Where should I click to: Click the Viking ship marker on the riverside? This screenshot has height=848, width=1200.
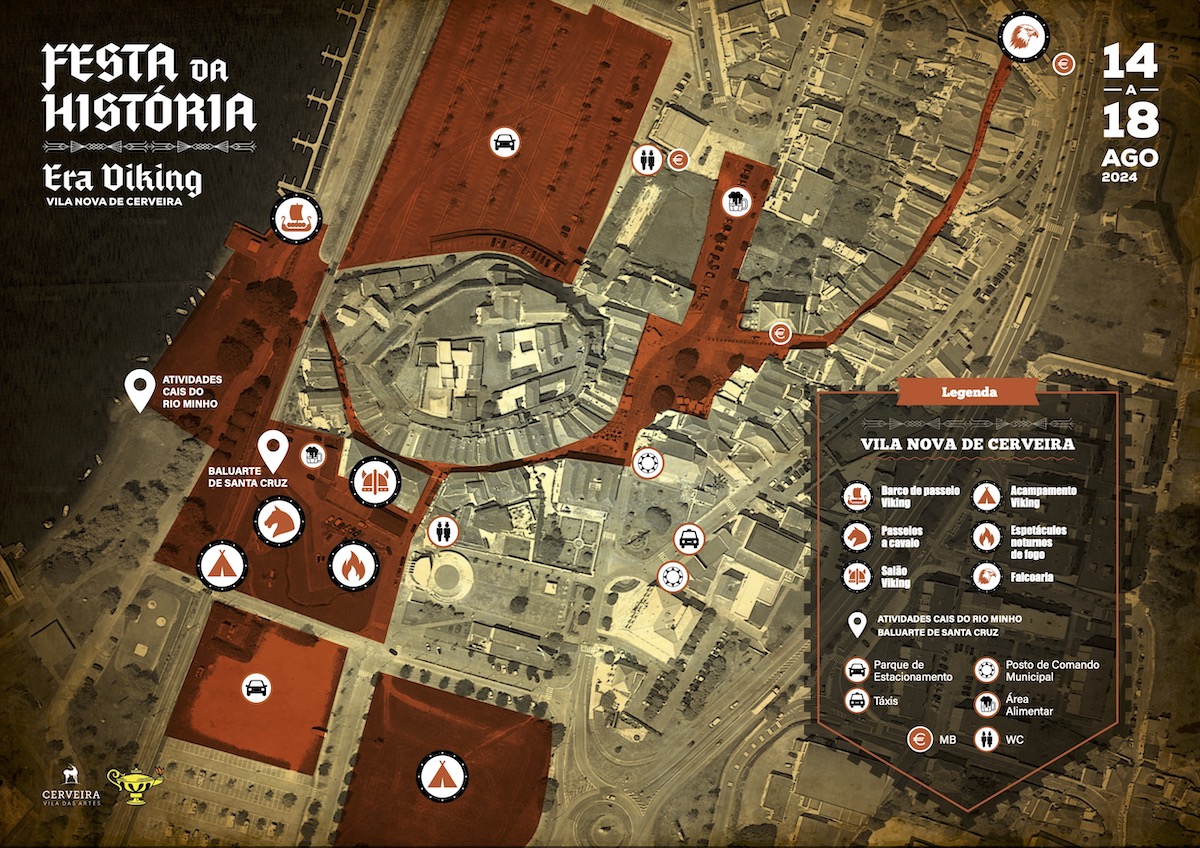click(297, 218)
